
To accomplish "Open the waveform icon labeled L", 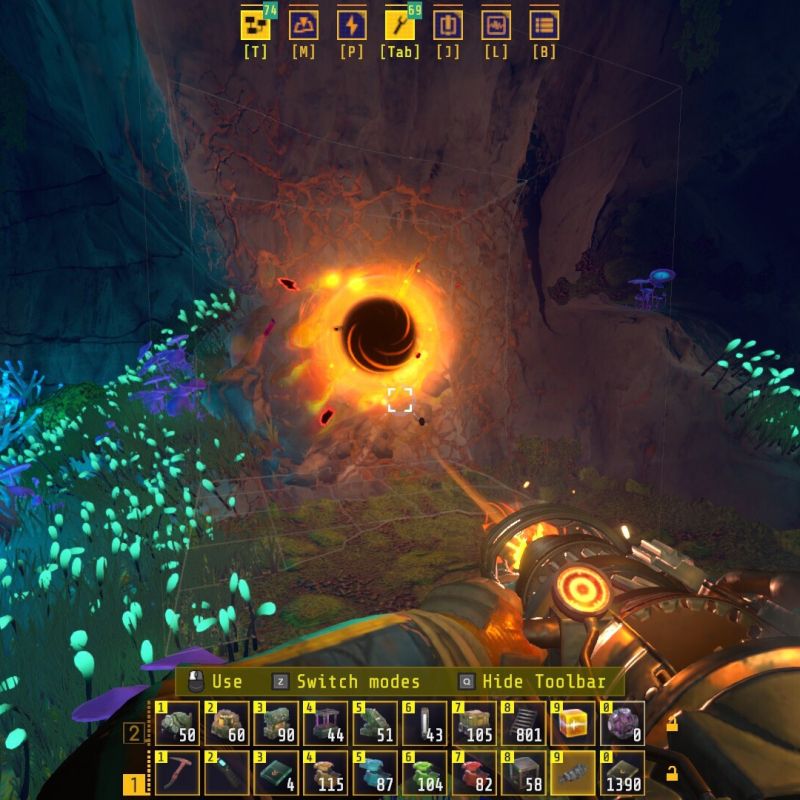I will pyautogui.click(x=495, y=25).
